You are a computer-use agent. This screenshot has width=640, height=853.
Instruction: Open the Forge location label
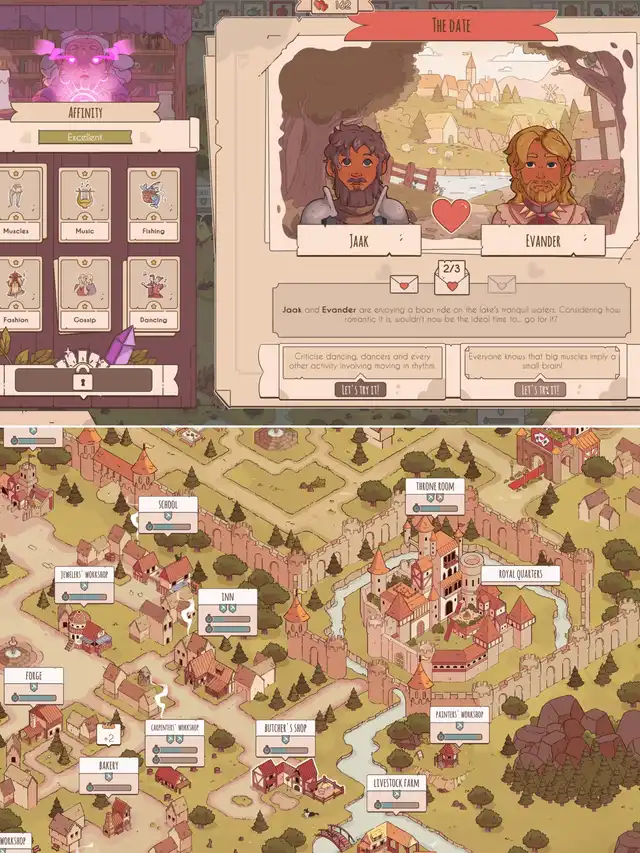[x=34, y=684]
